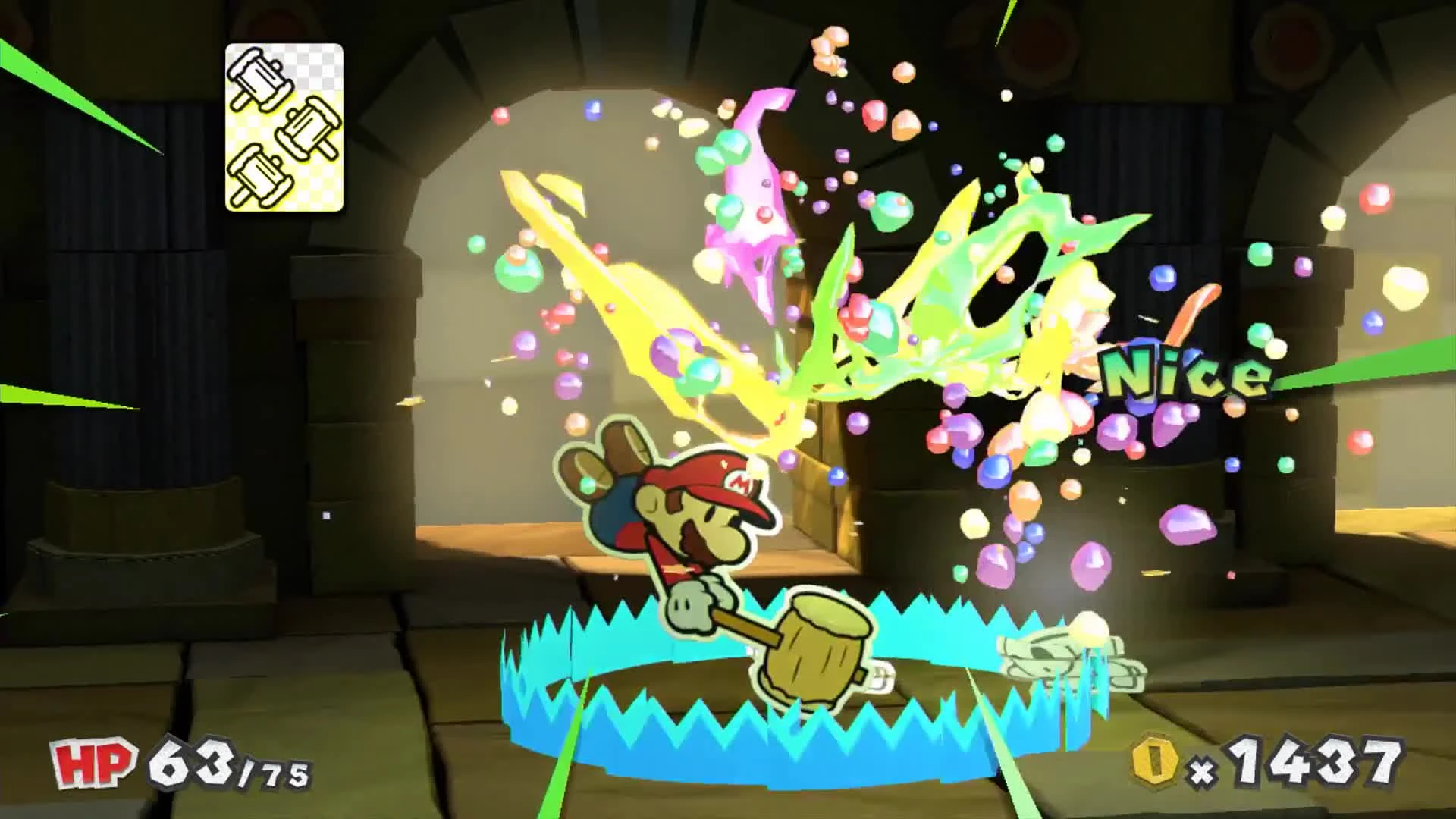Select the double Hammer battle card
This screenshot has height=819, width=1456.
(x=284, y=127)
